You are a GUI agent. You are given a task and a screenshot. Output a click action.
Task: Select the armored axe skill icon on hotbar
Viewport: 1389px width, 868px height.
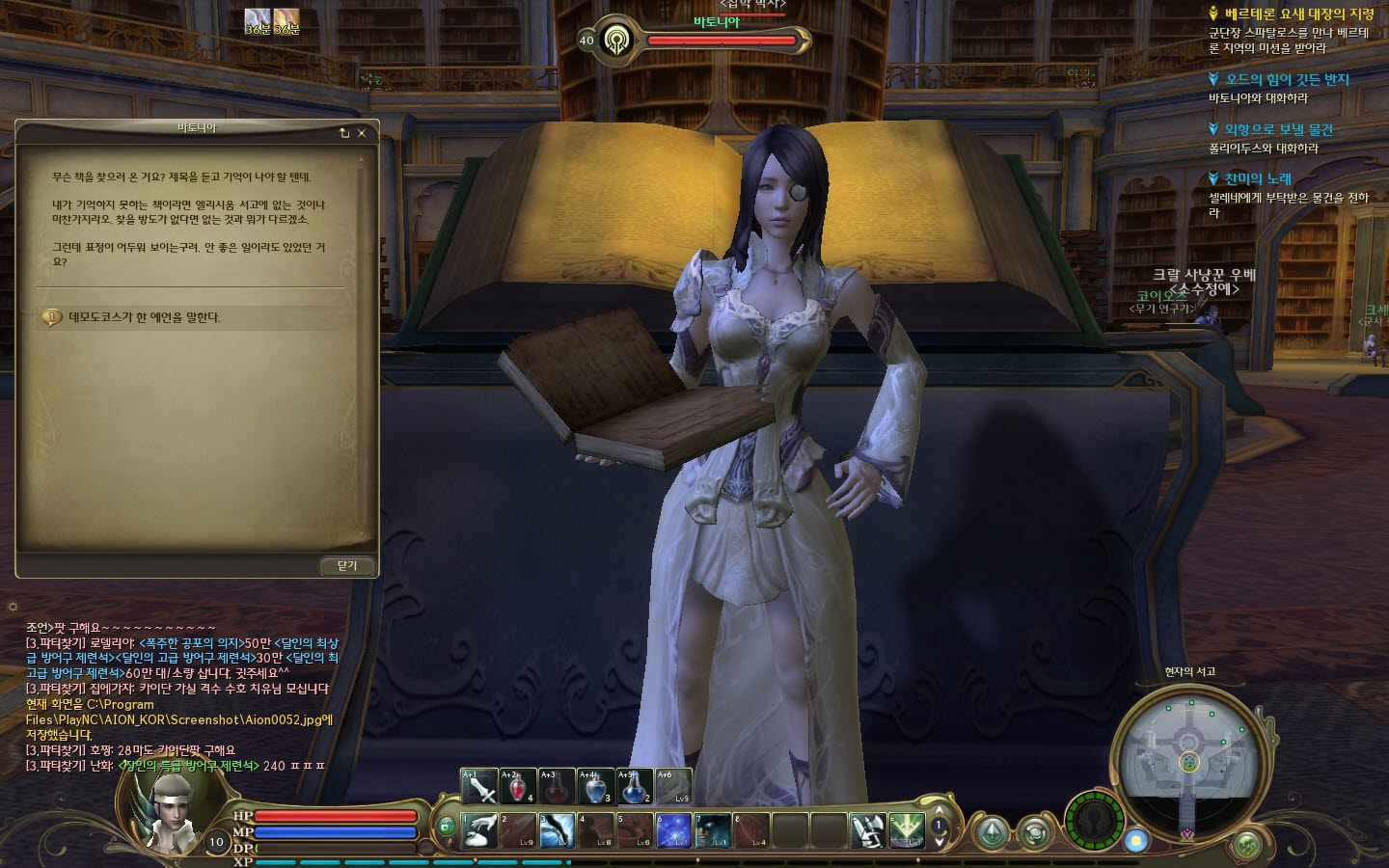point(866,830)
